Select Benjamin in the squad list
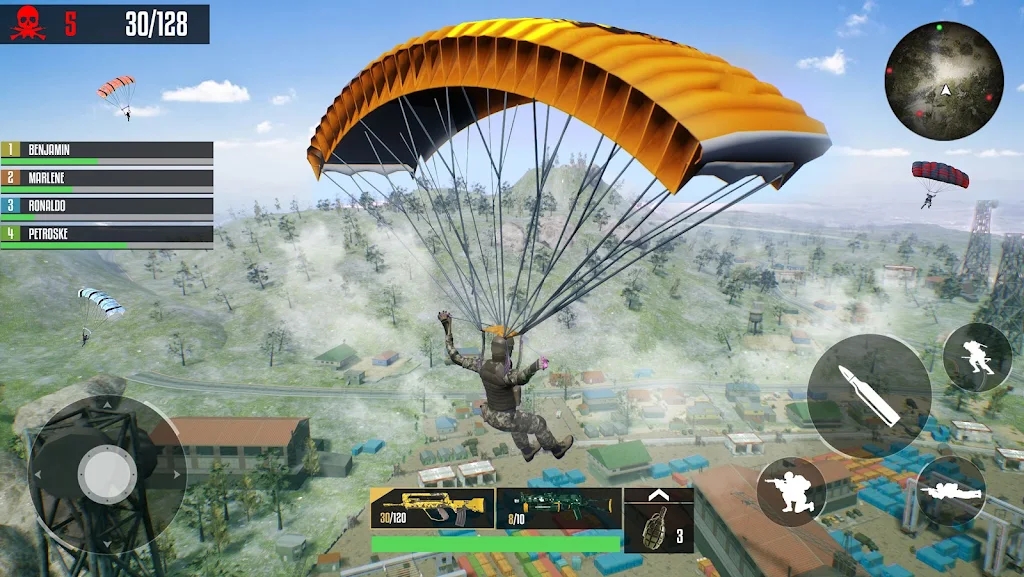The width and height of the screenshot is (1024, 577). click(x=107, y=151)
